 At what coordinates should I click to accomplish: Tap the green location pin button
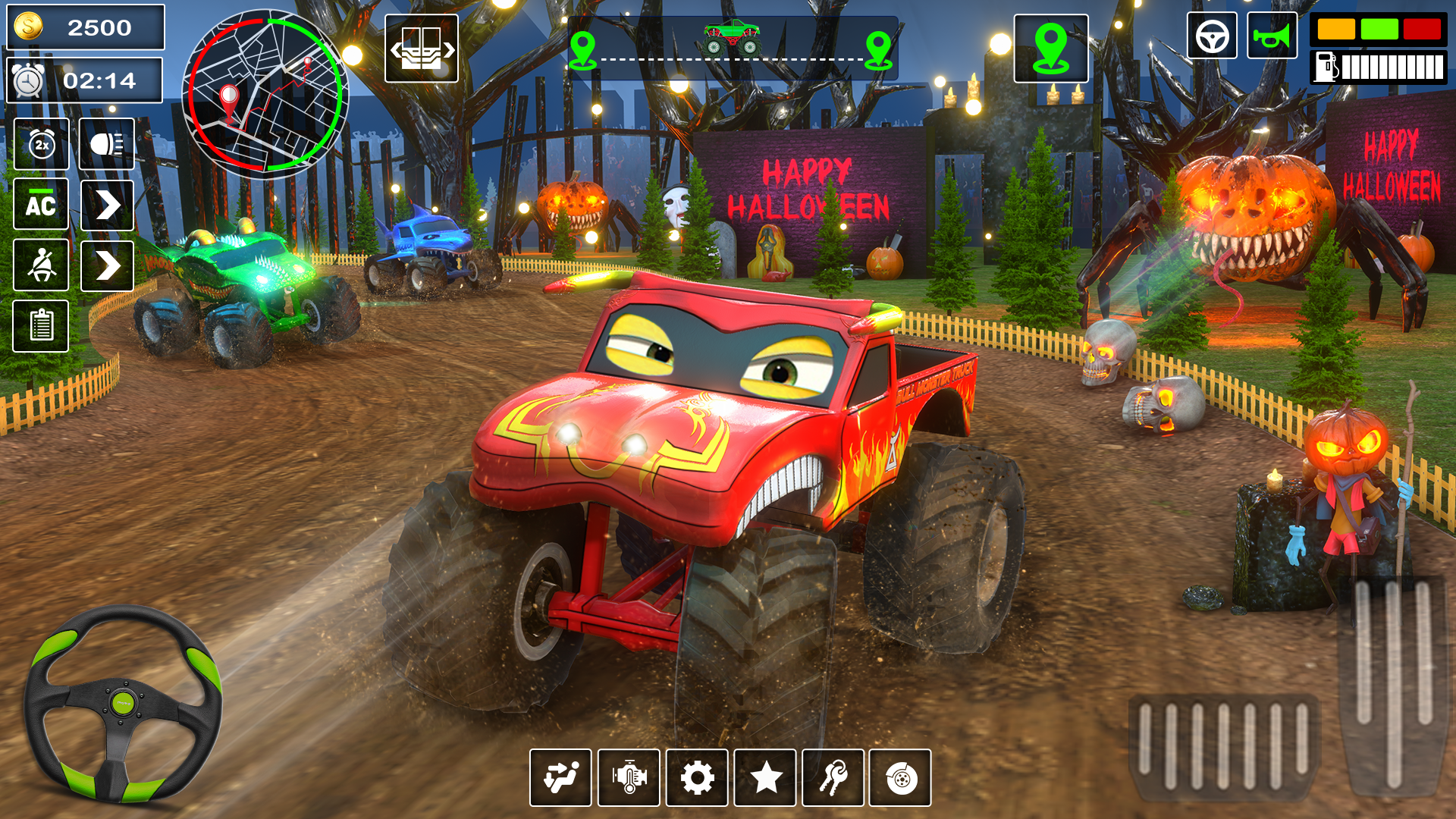[x=1051, y=49]
